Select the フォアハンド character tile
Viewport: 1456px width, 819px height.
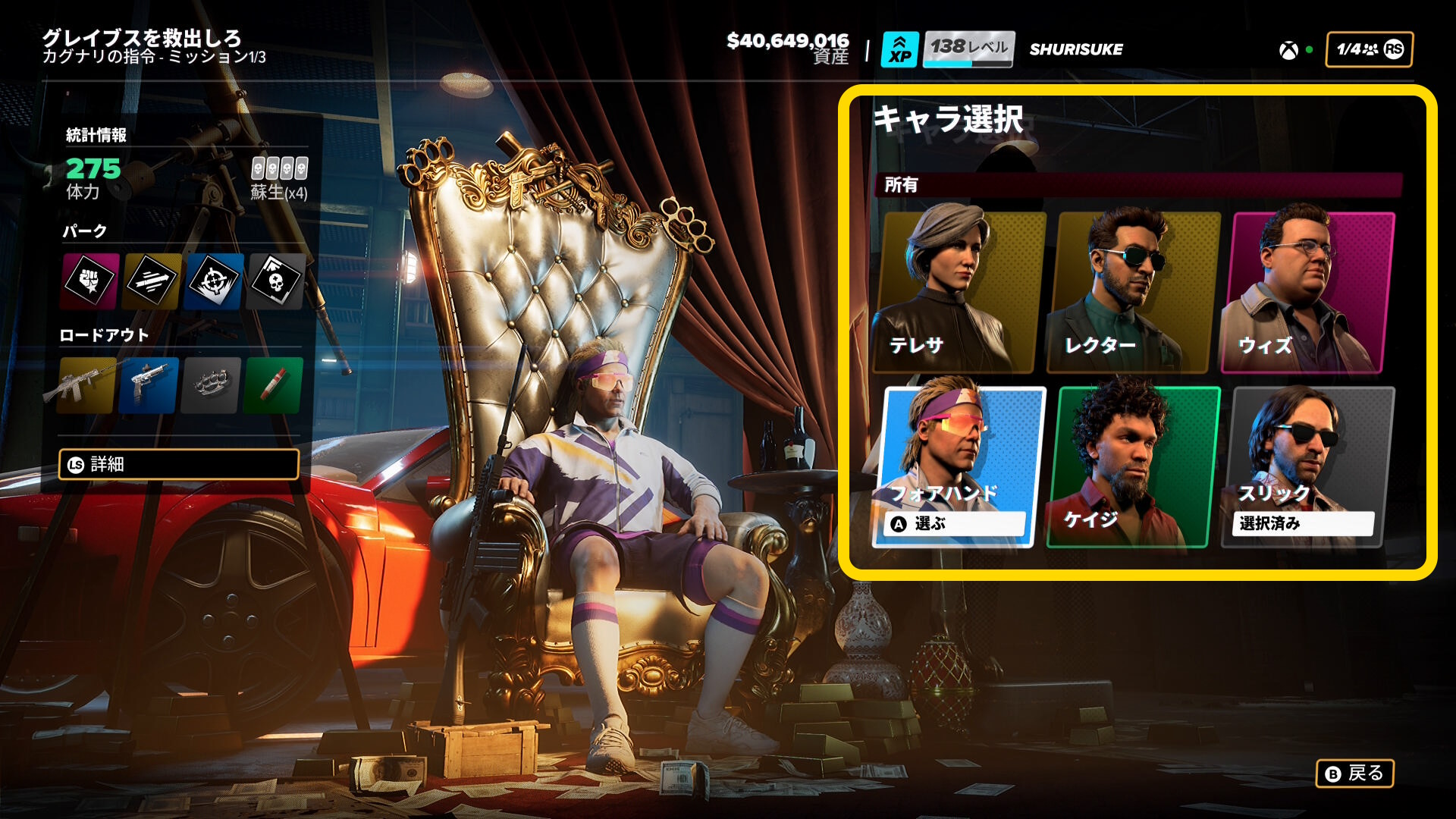pyautogui.click(x=959, y=466)
